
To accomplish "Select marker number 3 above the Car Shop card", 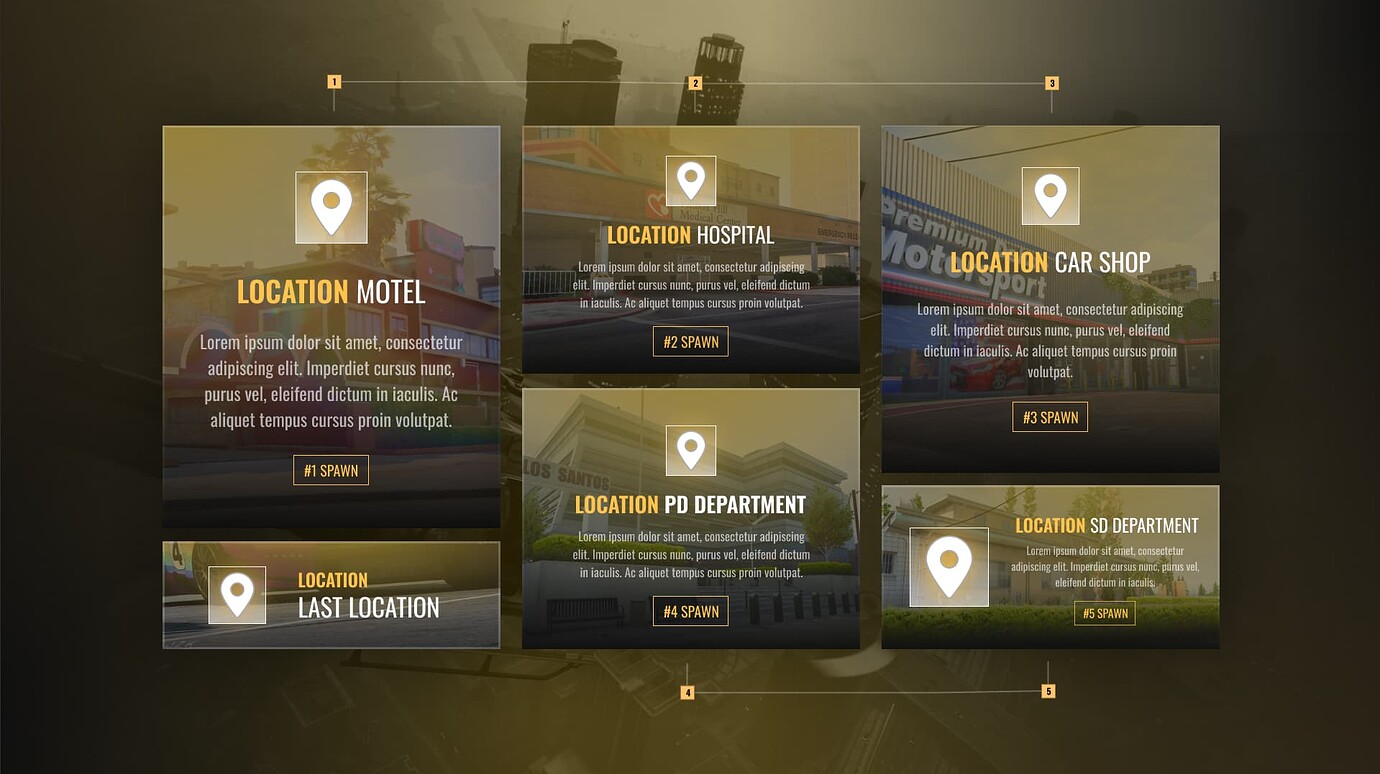I will [x=1051, y=82].
